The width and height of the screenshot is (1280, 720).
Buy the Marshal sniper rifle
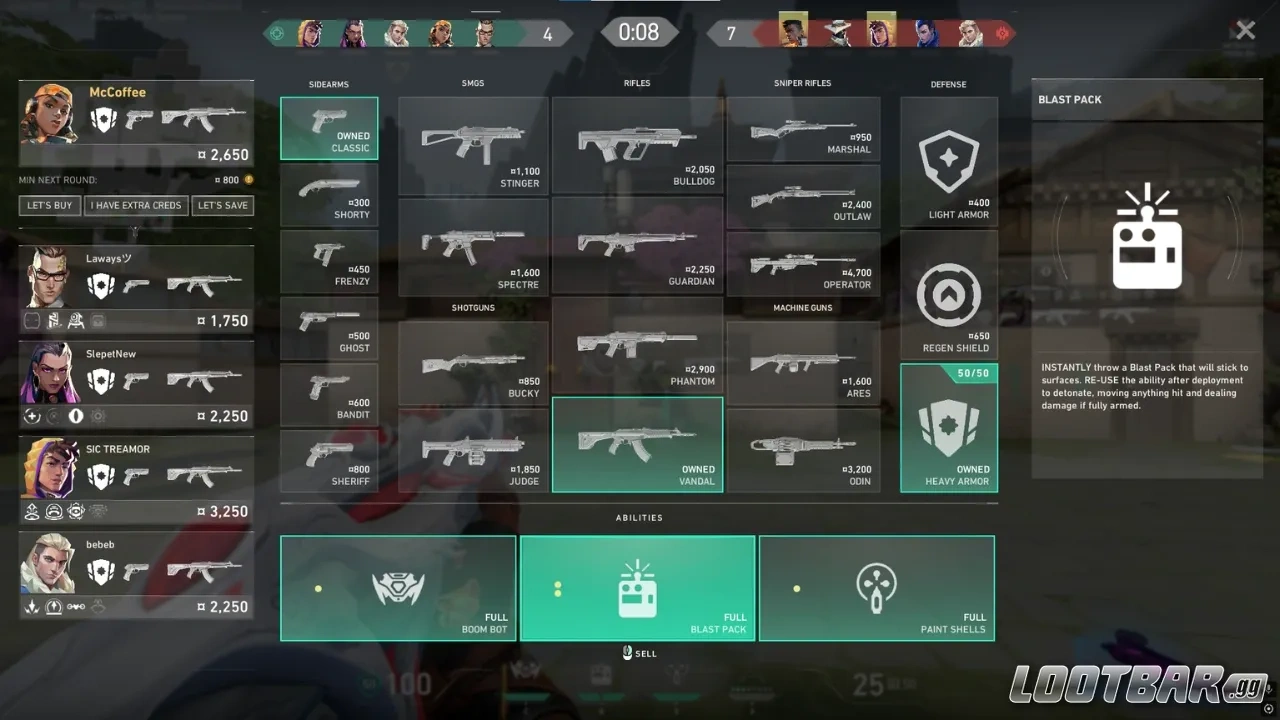803,129
